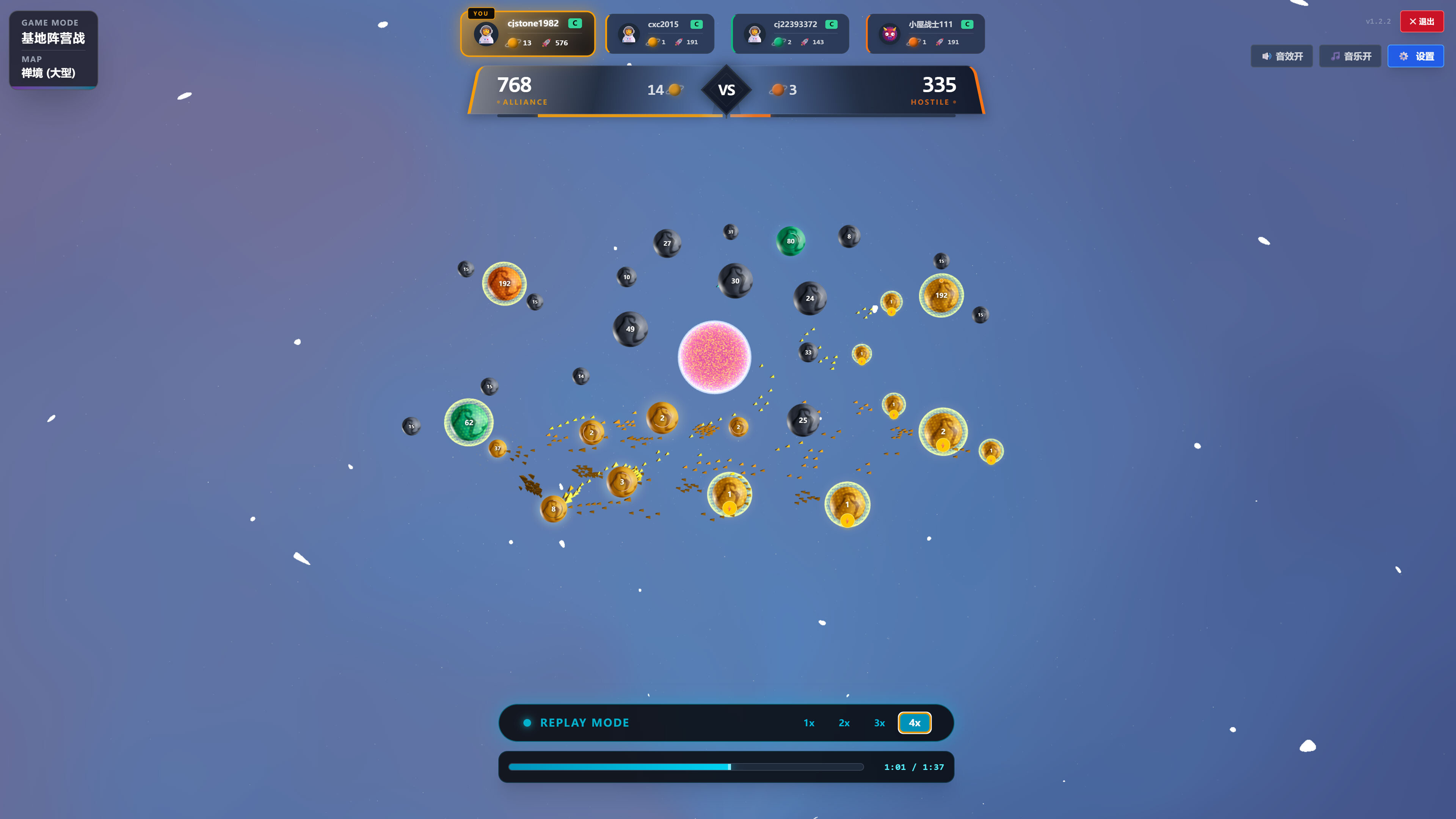Toggle sound effects off via 音效开

click(1281, 56)
